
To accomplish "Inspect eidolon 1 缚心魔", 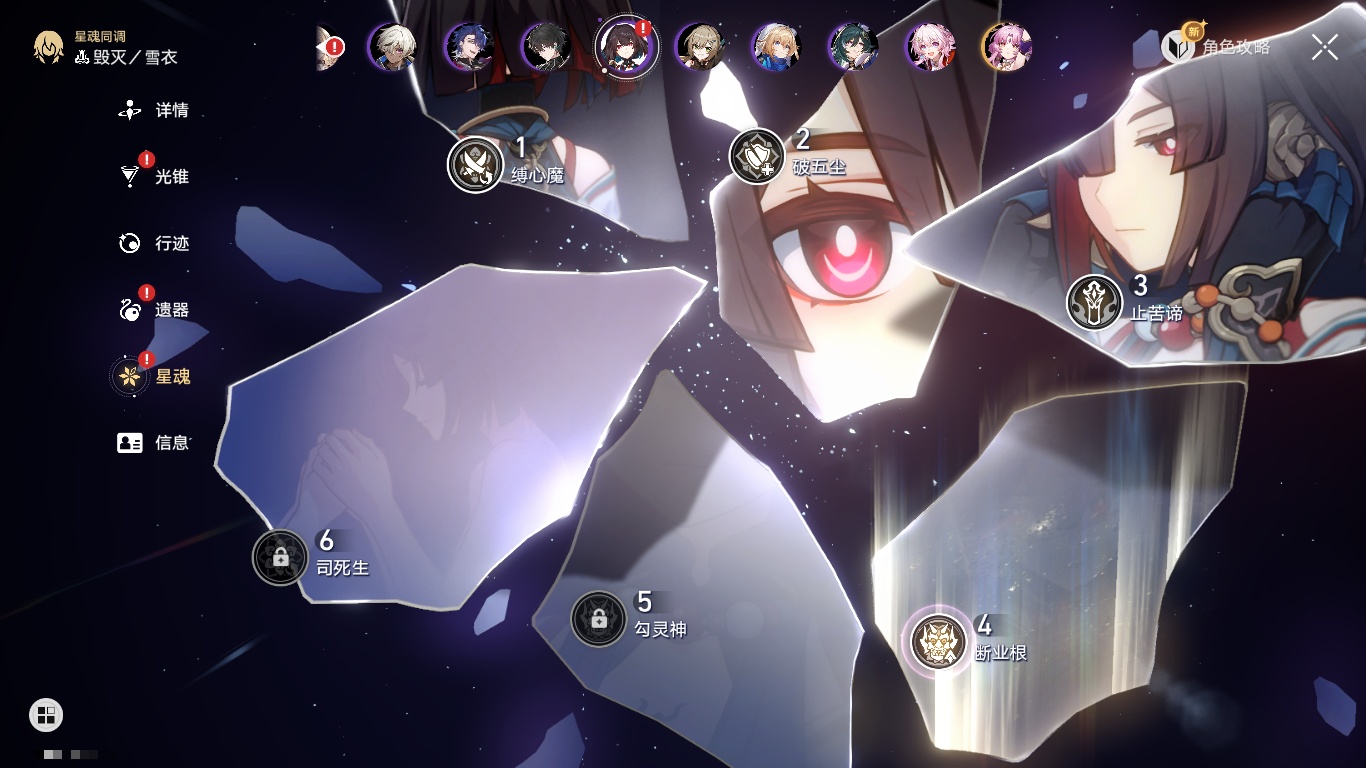I will [475, 164].
